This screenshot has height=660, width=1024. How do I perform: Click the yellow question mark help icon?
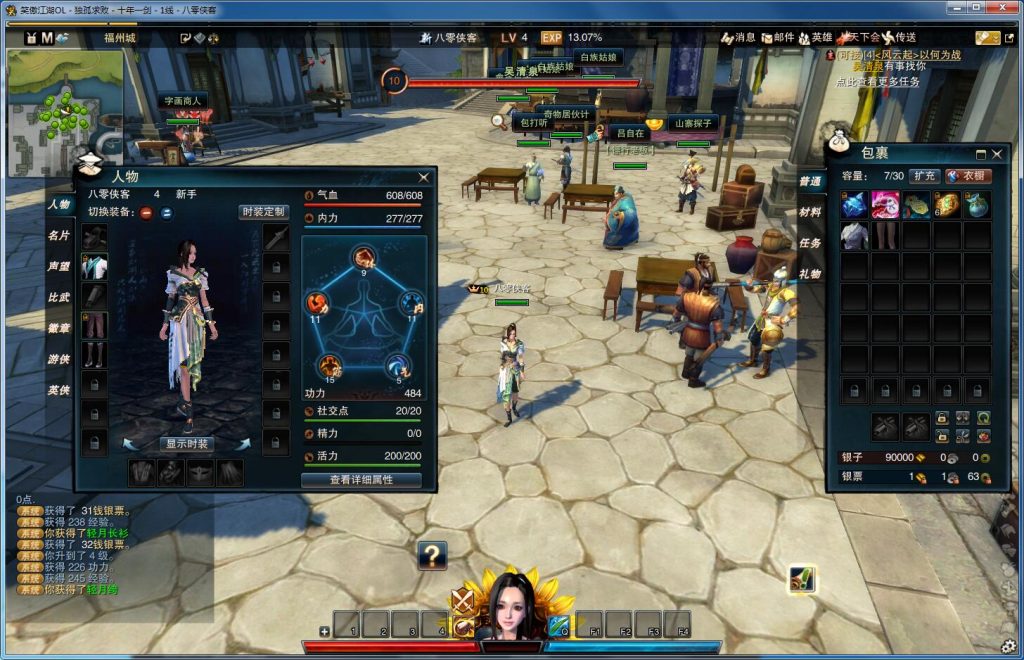tap(432, 554)
